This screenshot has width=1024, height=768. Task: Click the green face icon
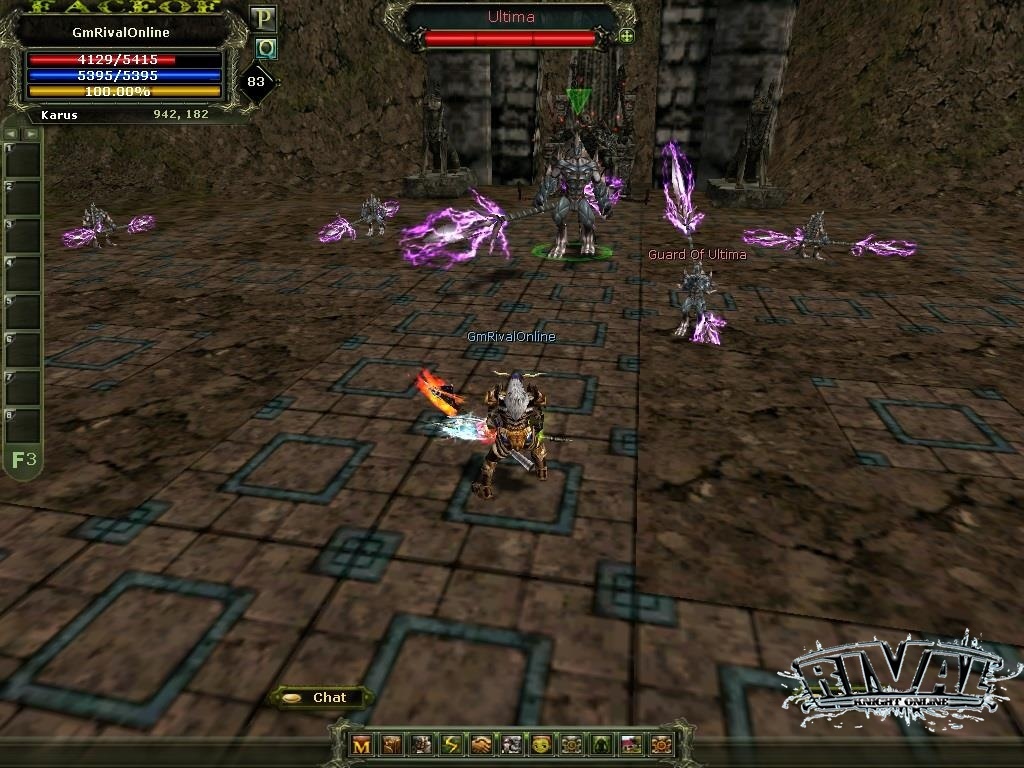(541, 744)
